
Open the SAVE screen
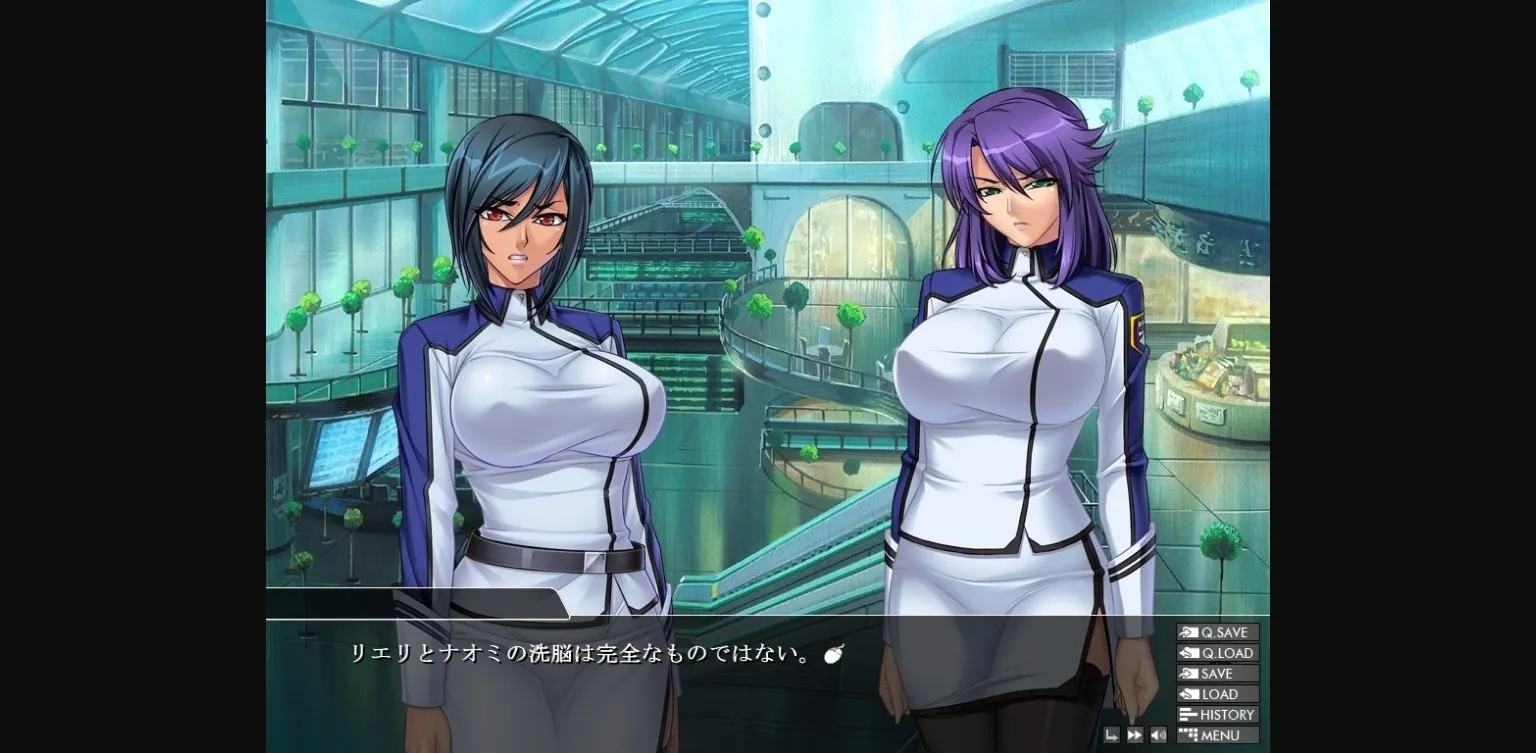(1219, 674)
